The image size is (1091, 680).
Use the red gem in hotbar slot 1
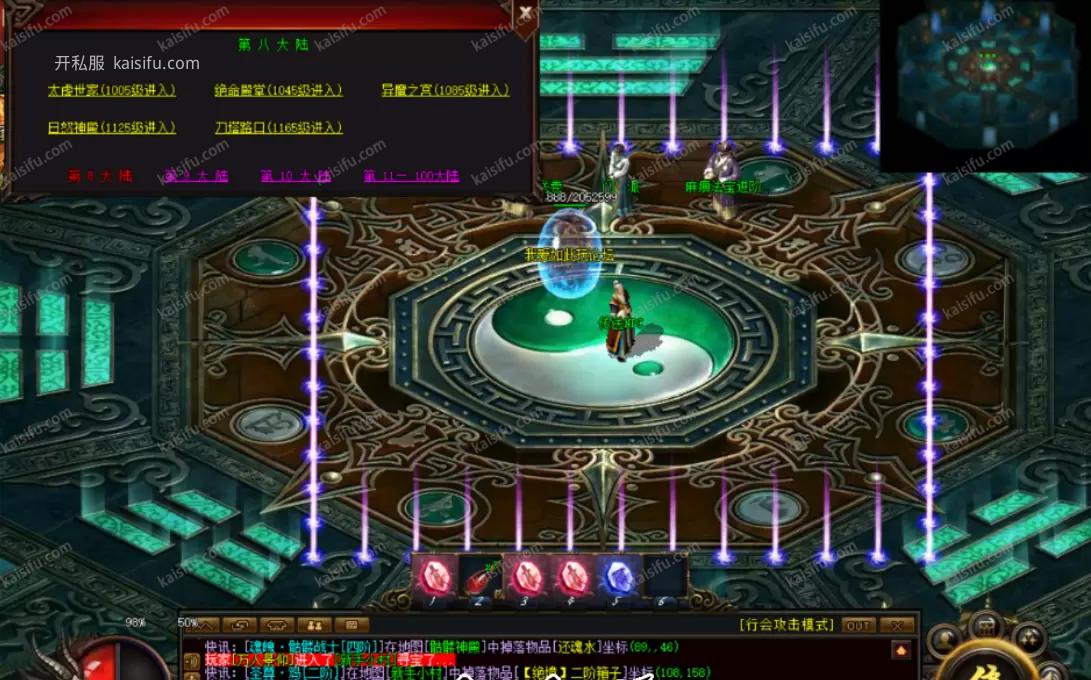(435, 577)
